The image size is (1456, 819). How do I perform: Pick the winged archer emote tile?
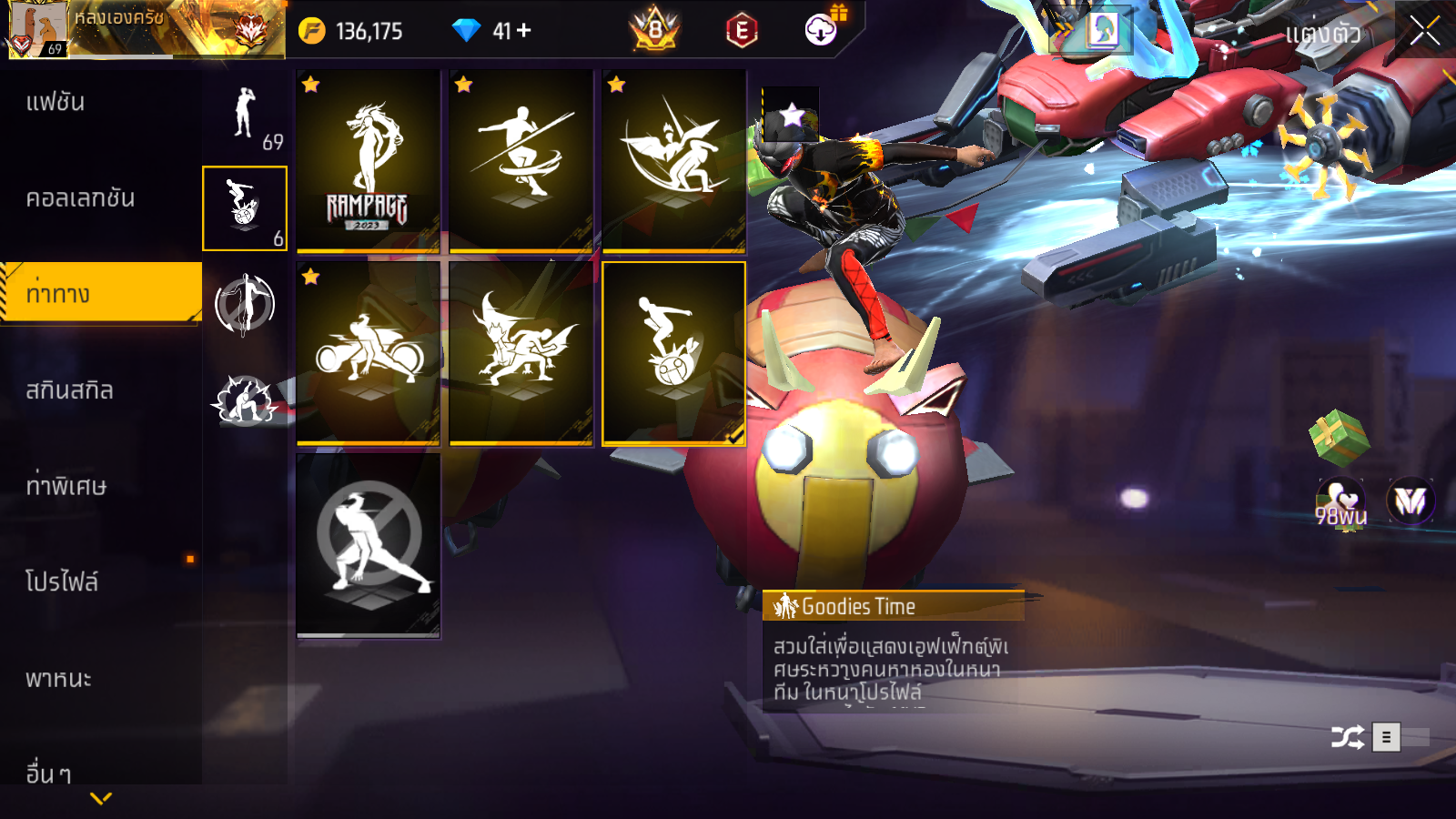pyautogui.click(x=673, y=161)
